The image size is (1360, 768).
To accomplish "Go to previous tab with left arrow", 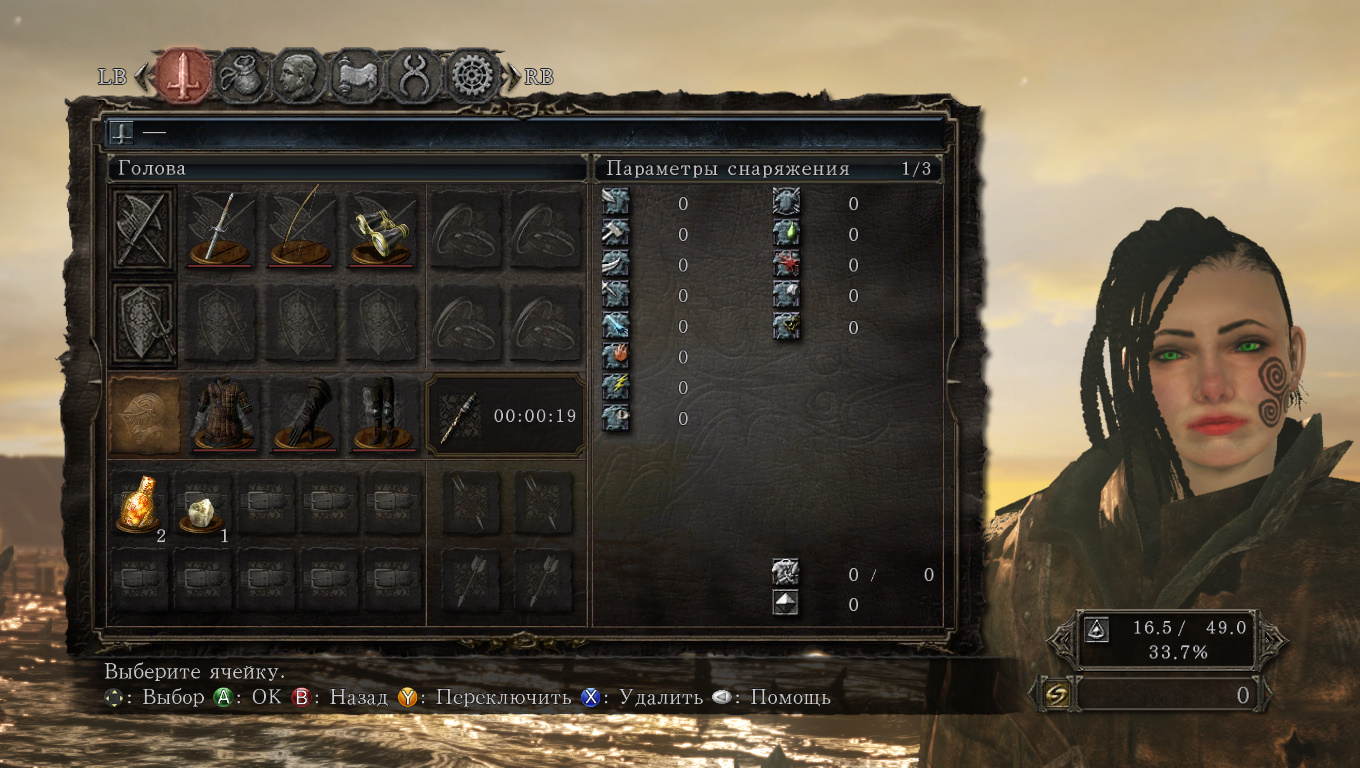I will pyautogui.click(x=143, y=76).
